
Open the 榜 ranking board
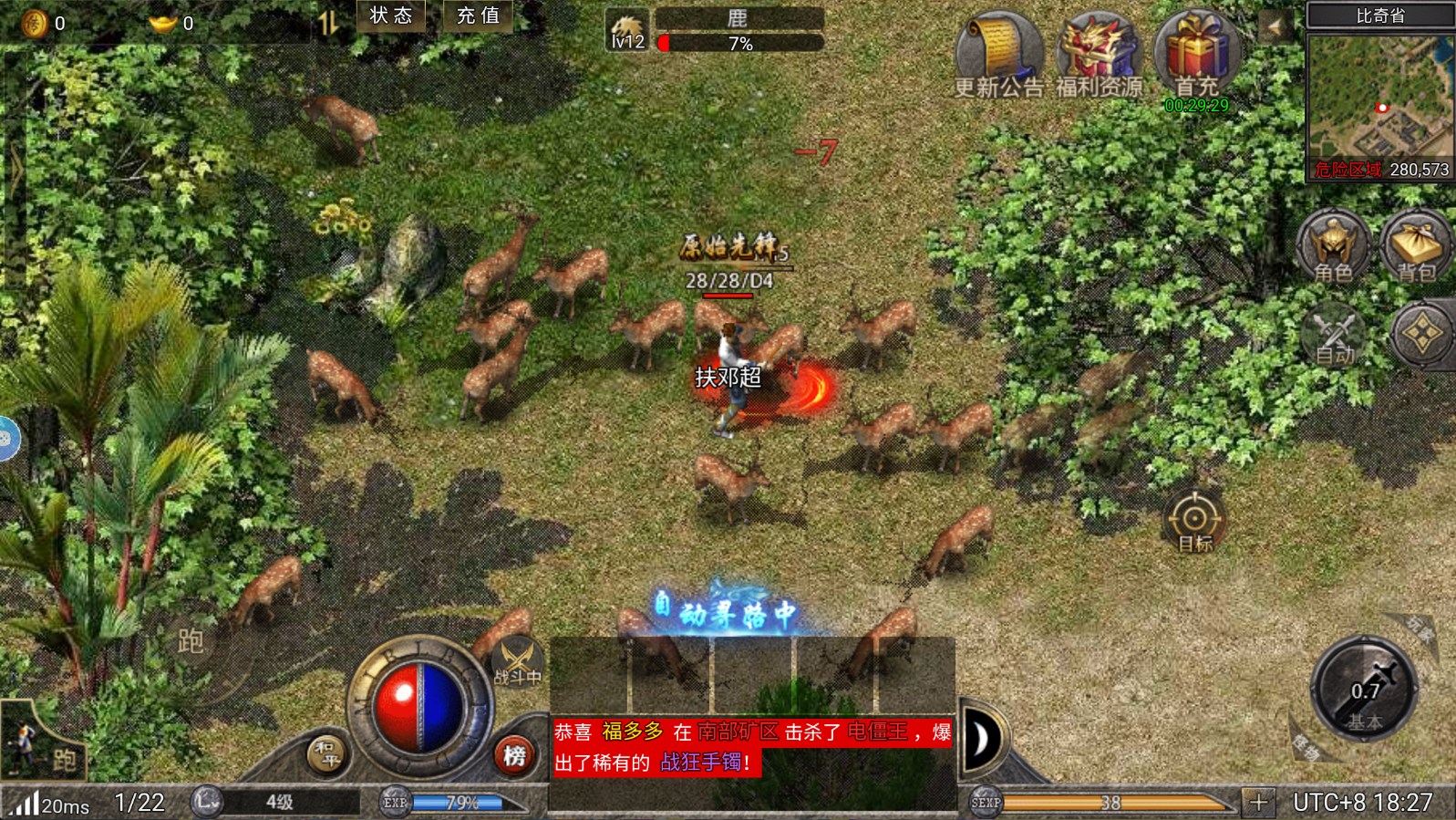pos(514,754)
